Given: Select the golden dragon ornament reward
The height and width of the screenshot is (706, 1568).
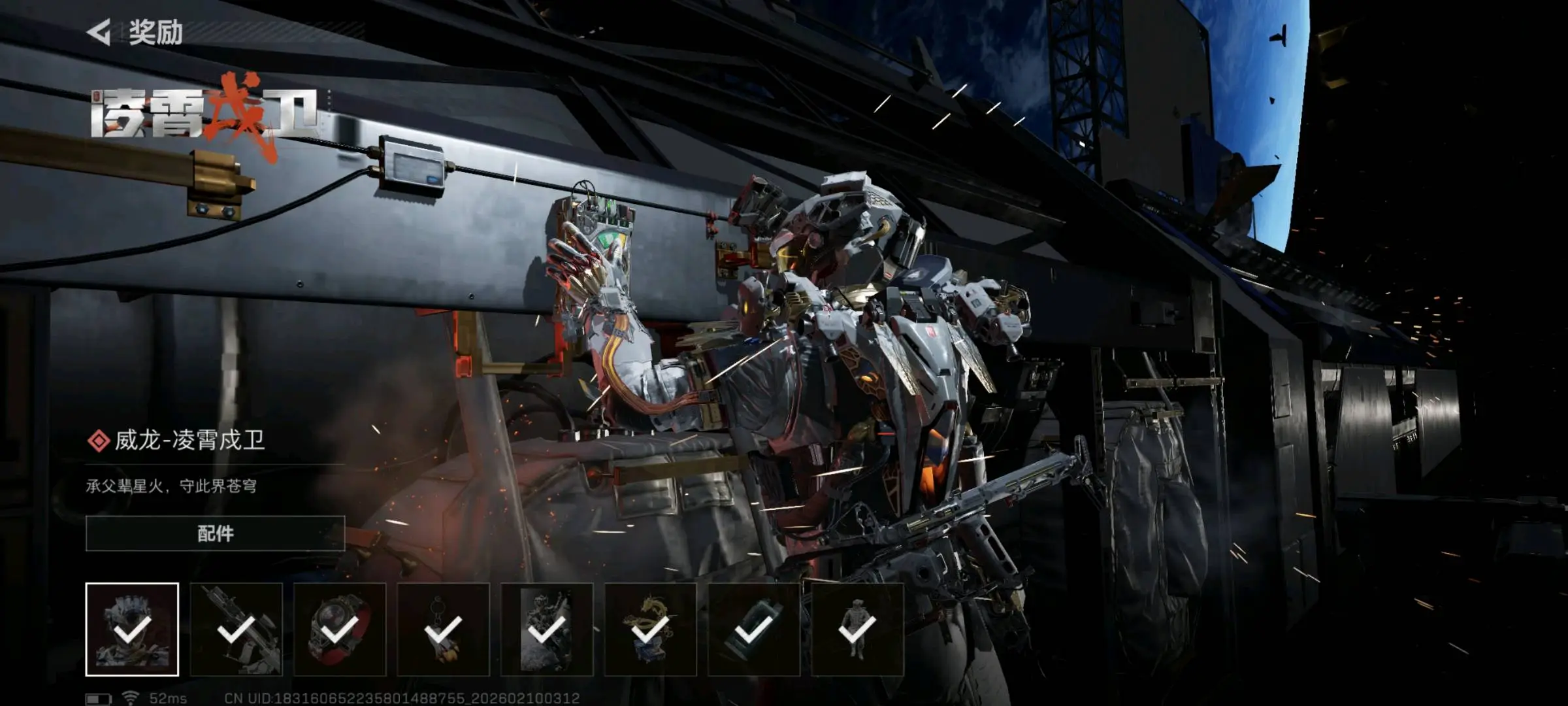Looking at the screenshot, I should point(650,629).
